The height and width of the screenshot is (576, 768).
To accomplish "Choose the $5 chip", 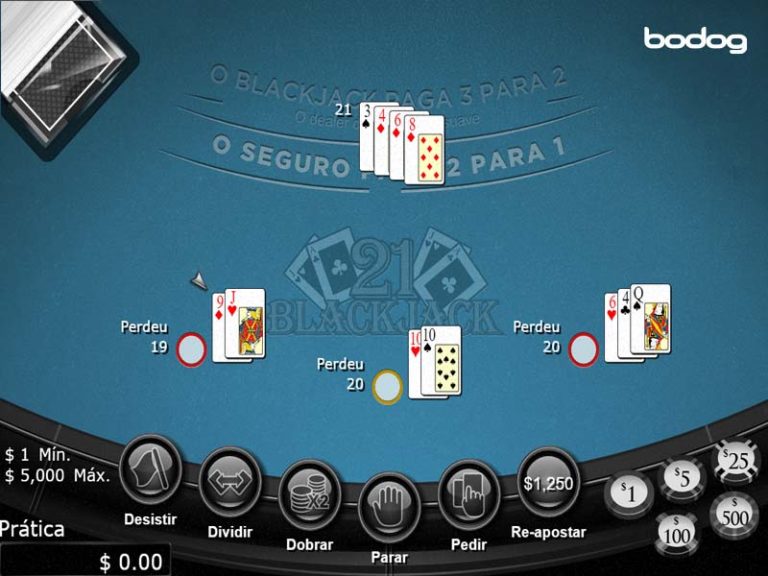I will pos(685,478).
